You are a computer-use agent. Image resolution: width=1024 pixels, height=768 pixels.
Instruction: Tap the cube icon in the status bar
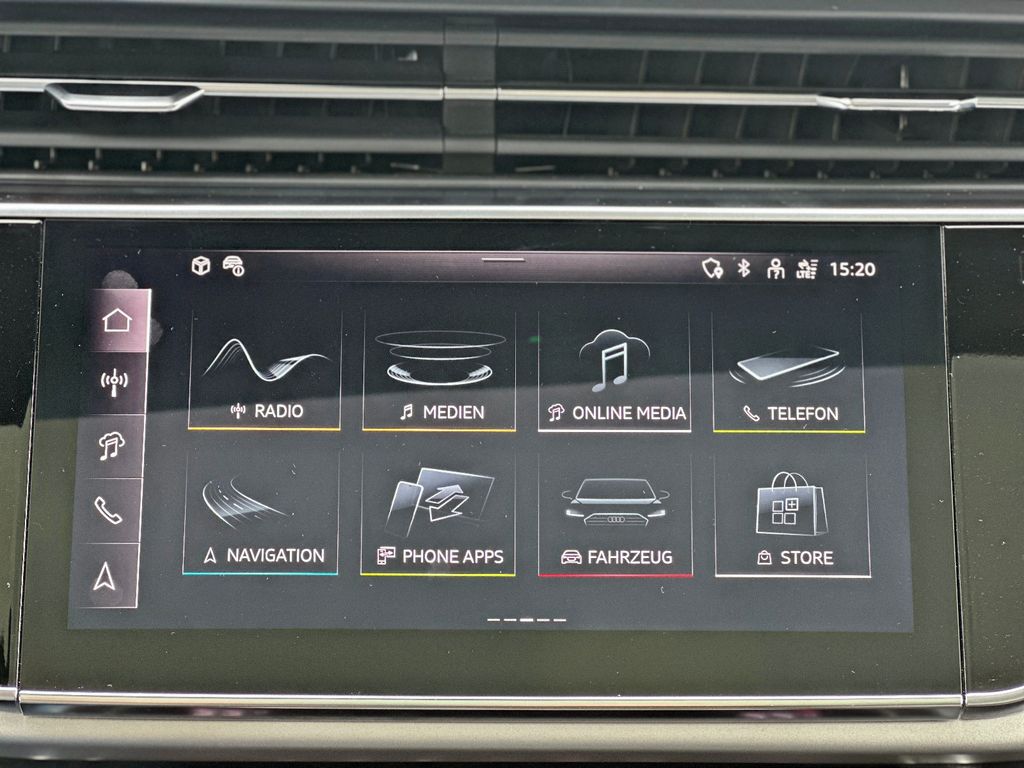click(201, 266)
